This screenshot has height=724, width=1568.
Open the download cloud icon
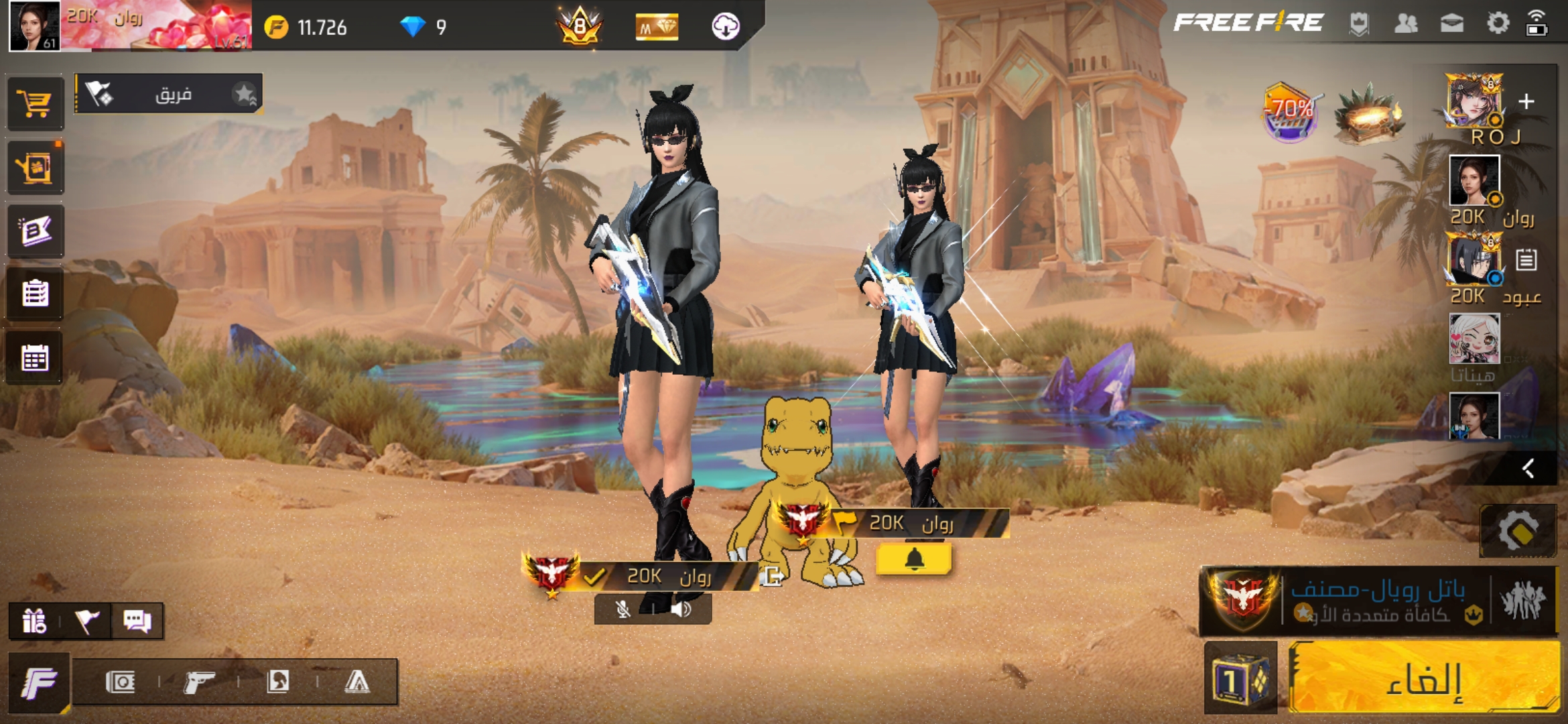click(x=725, y=27)
